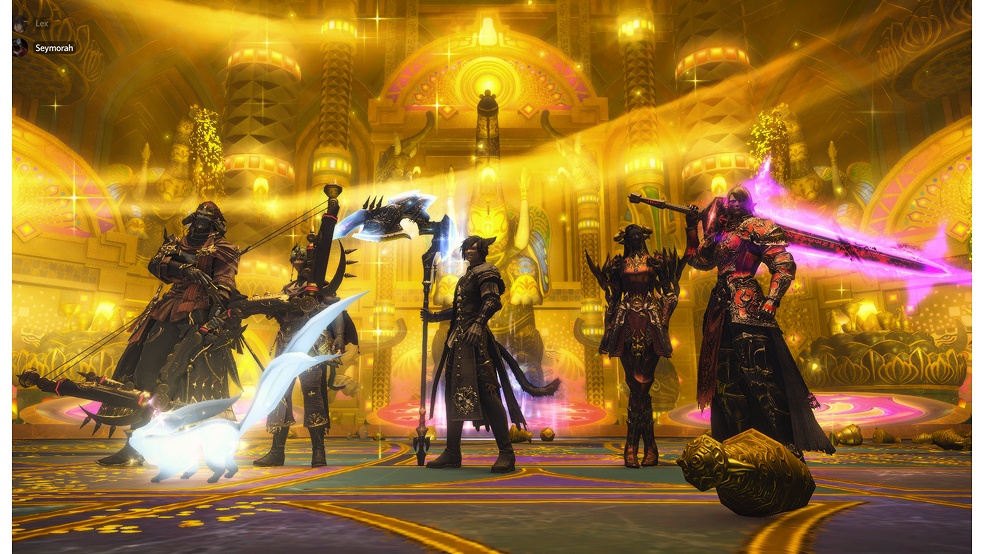Image resolution: width=984 pixels, height=554 pixels.
Task: Click Lex in the voice overlay
Action: click(x=40, y=22)
